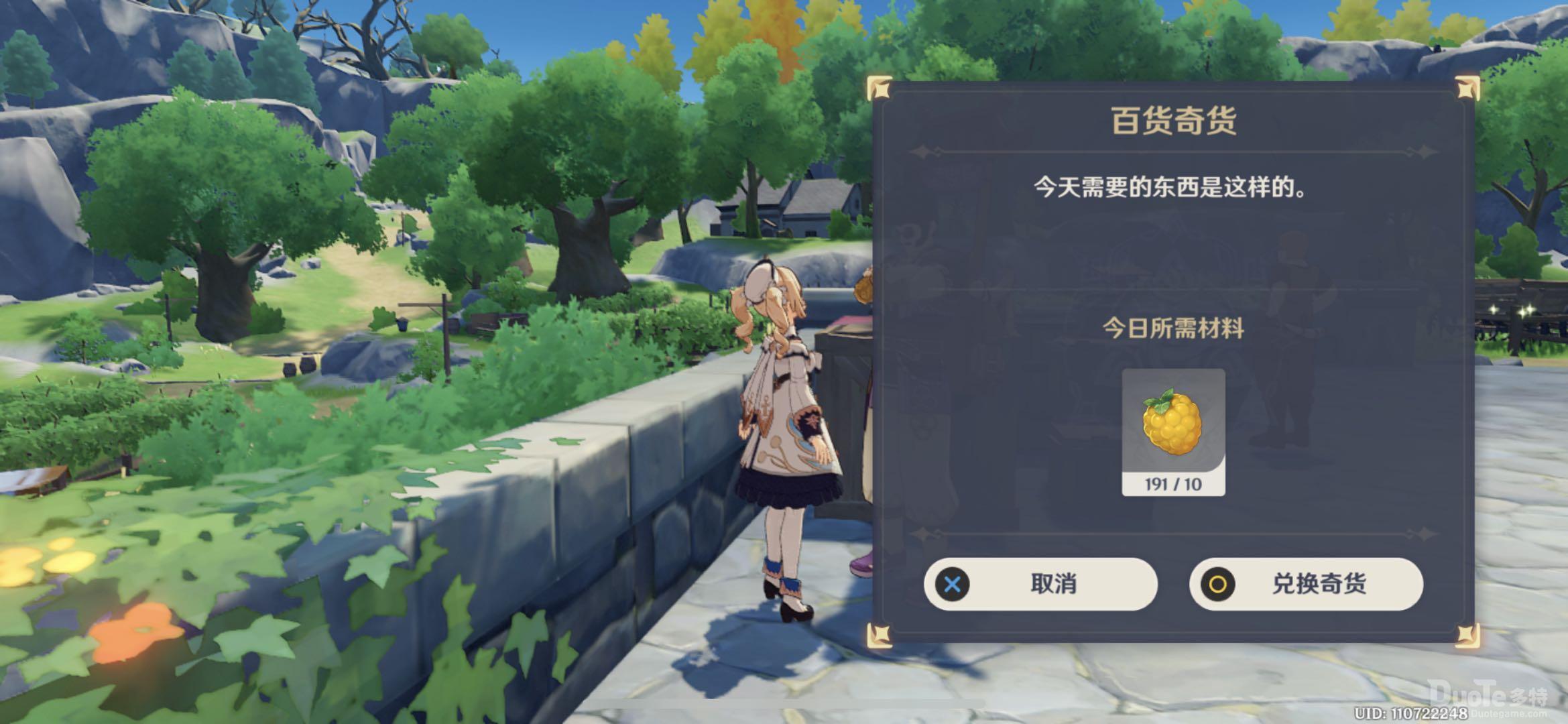Cancel the exchange with 取消 button
Screen dimensions: 1568x724
pyautogui.click(x=1040, y=584)
